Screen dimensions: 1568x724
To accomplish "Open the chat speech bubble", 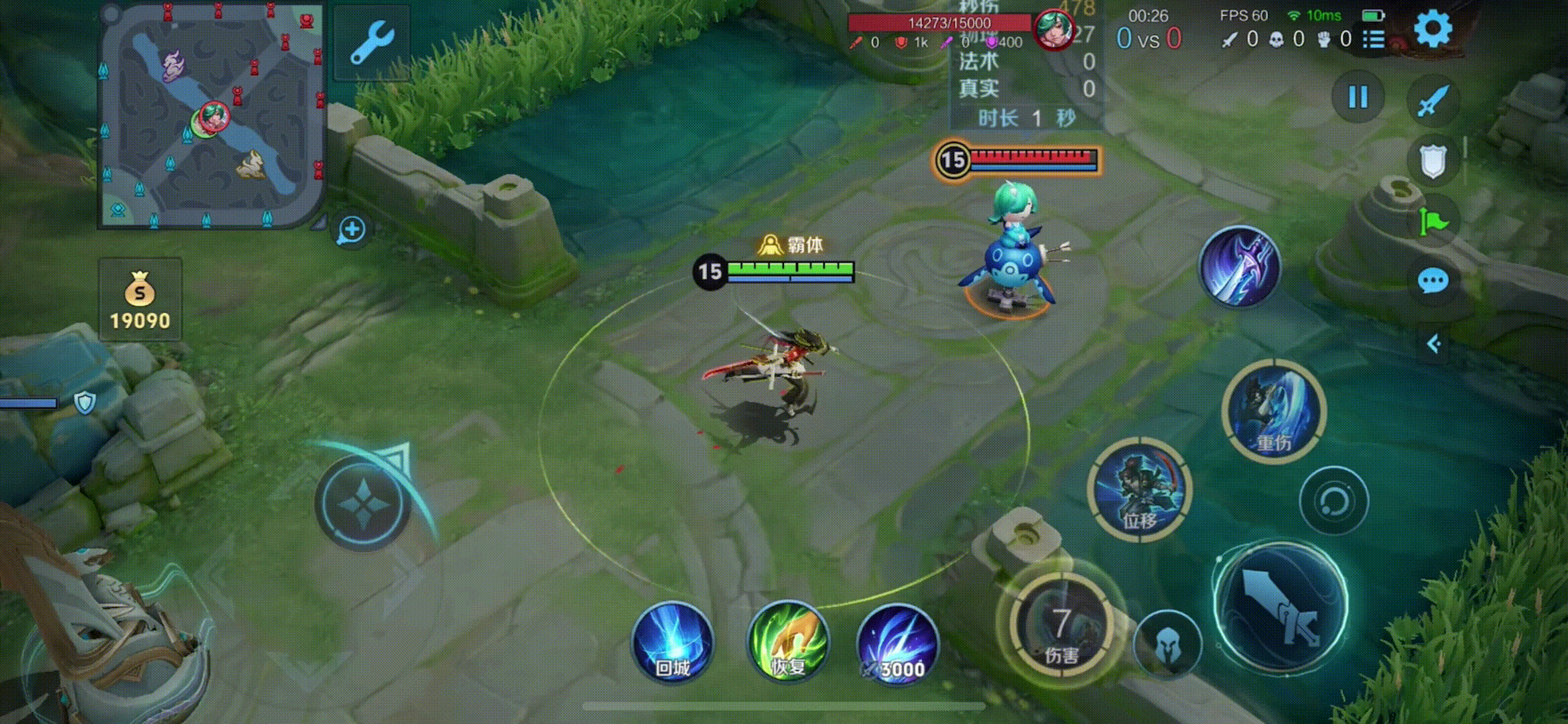I will 1433,281.
